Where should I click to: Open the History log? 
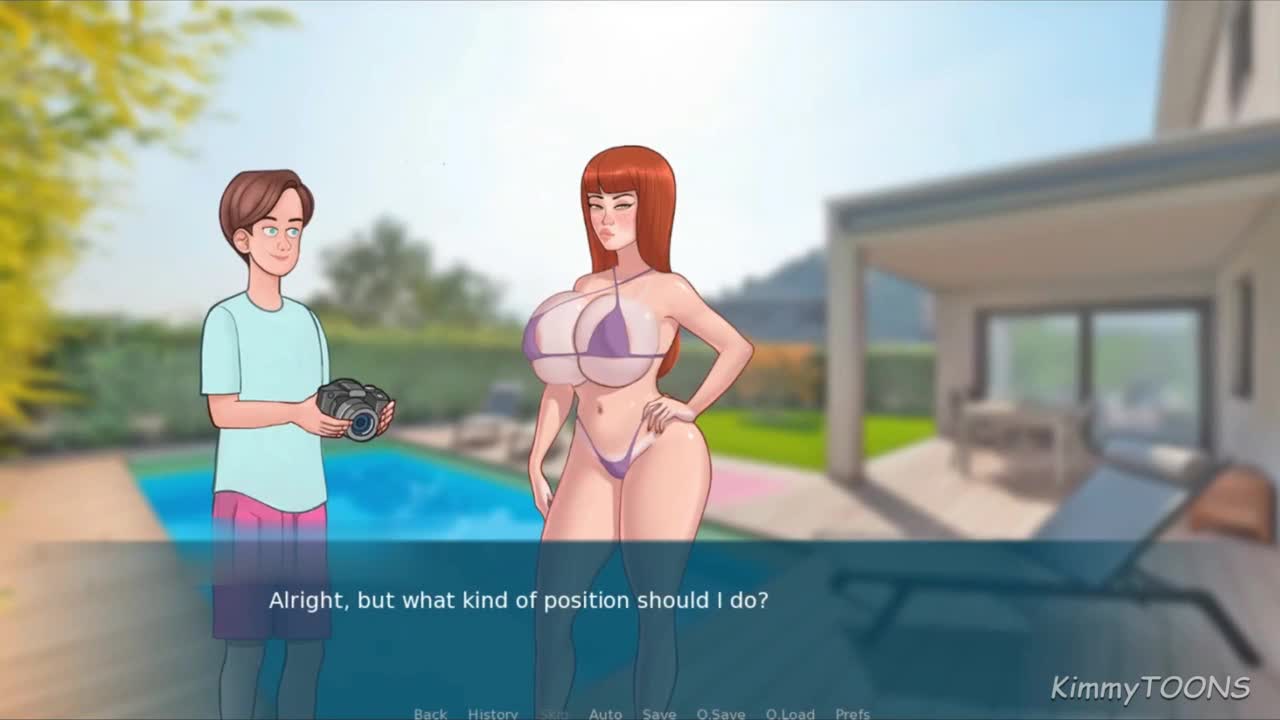tap(493, 713)
